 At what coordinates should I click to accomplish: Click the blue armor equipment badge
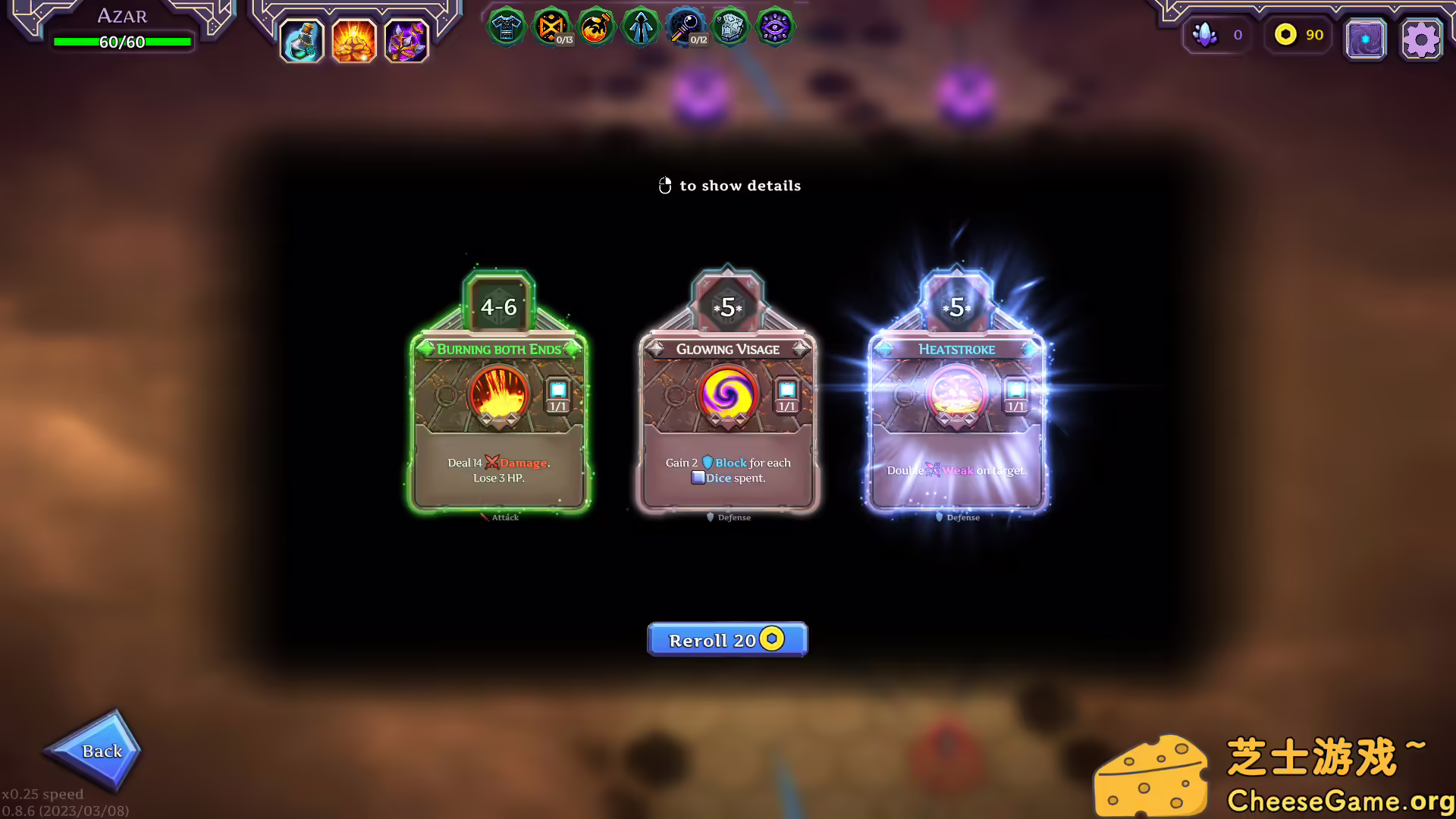point(507,27)
